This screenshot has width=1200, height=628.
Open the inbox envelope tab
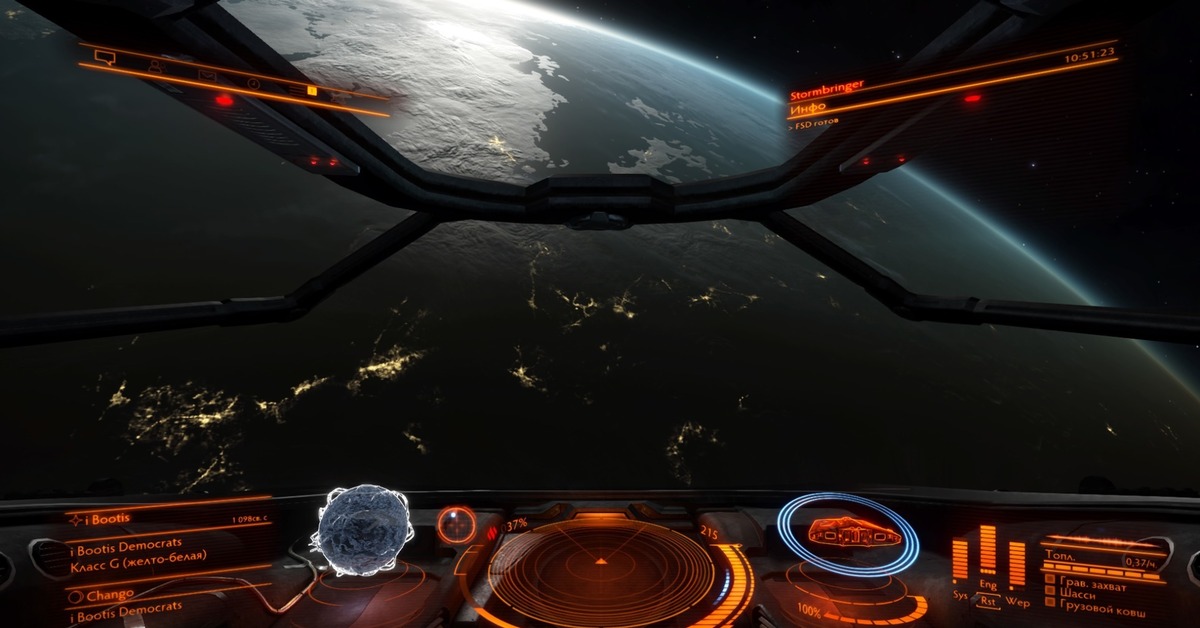pyautogui.click(x=207, y=75)
